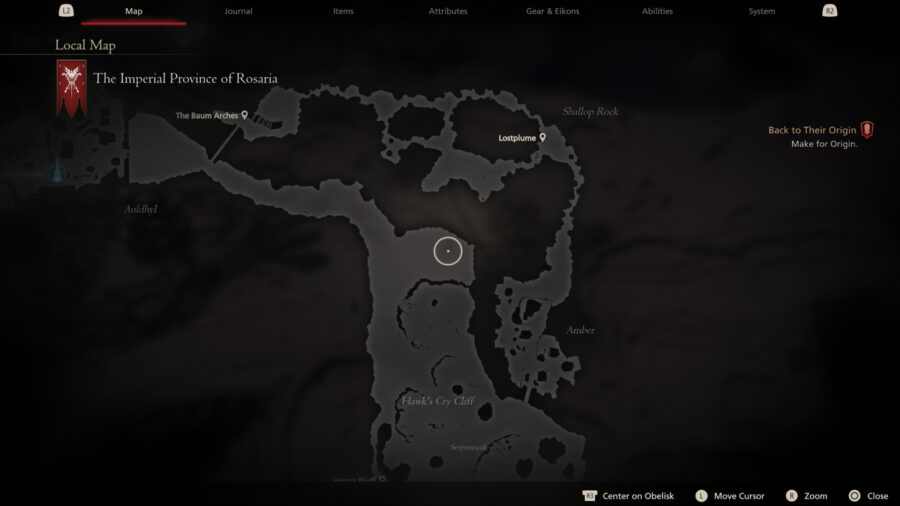Screen dimensions: 900x506
Task: Select the Gear & Eikons tab
Action: 552,11
